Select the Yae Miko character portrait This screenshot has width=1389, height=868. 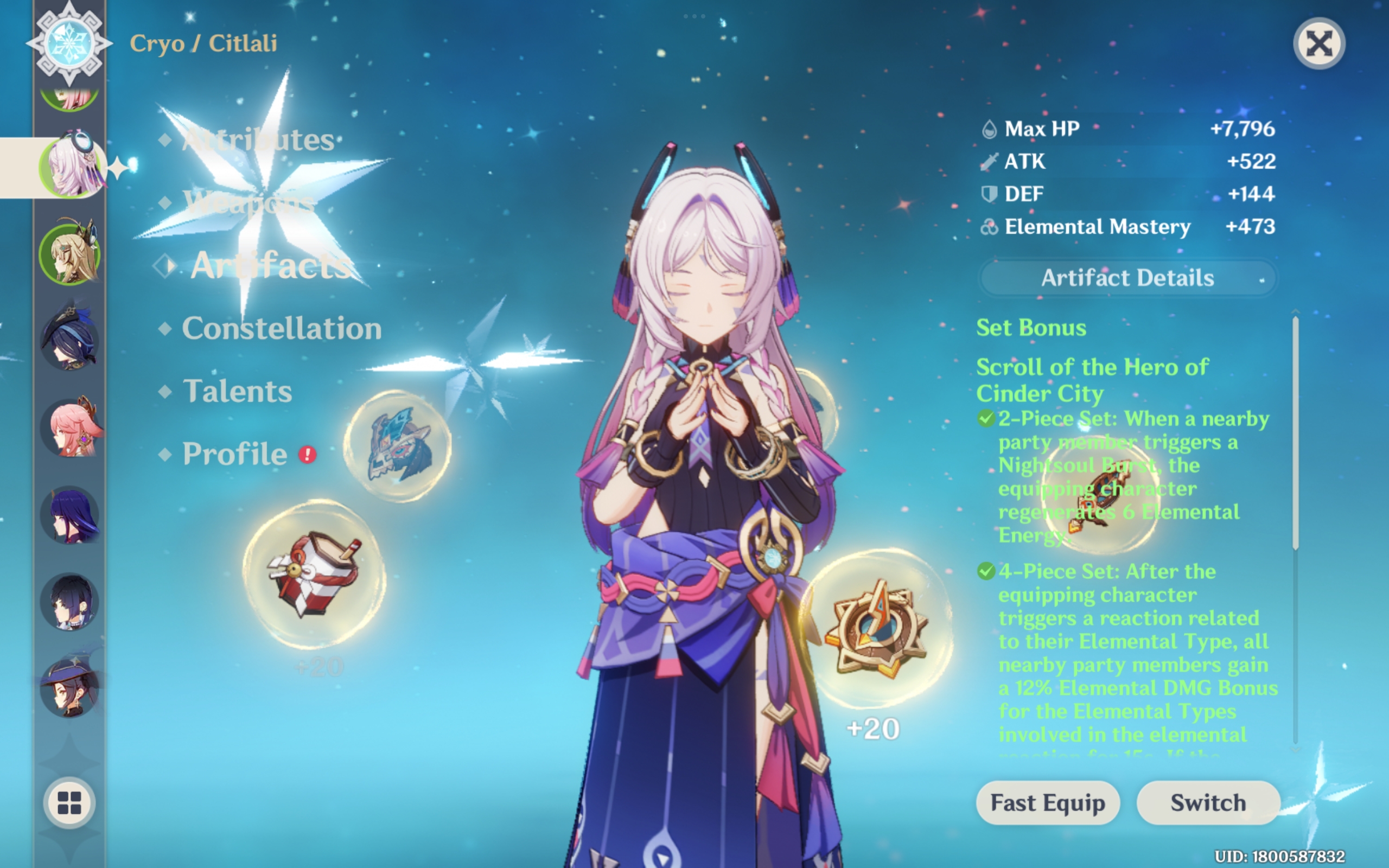[70, 427]
